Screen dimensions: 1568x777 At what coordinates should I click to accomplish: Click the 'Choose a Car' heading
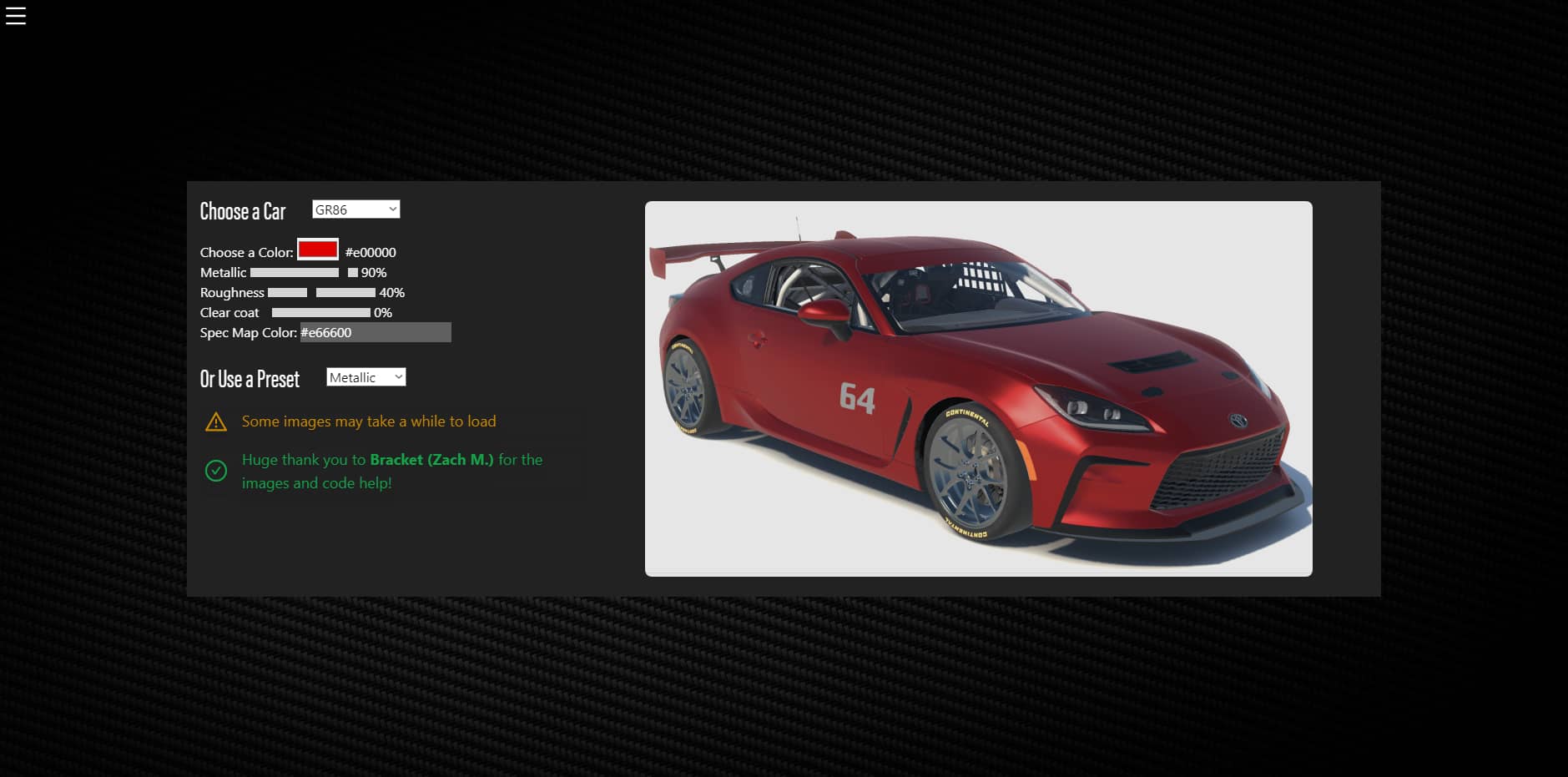point(243,212)
